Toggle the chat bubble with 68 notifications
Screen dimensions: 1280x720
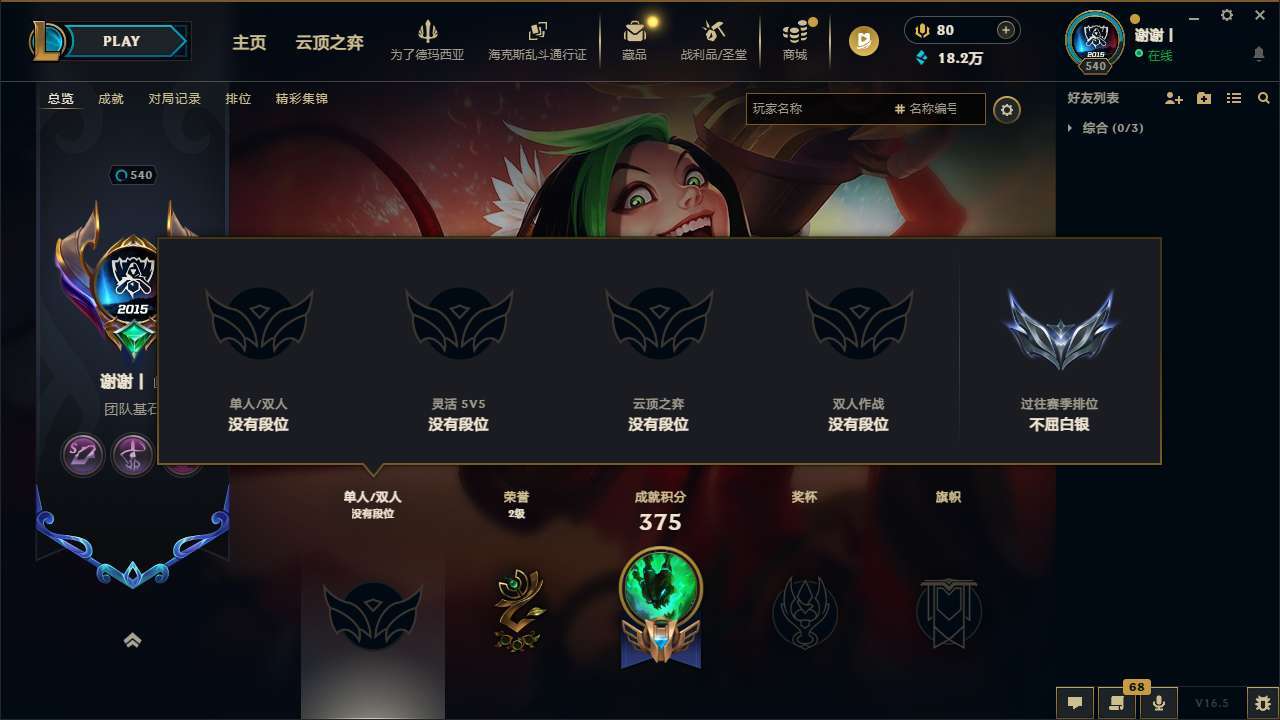point(1116,703)
